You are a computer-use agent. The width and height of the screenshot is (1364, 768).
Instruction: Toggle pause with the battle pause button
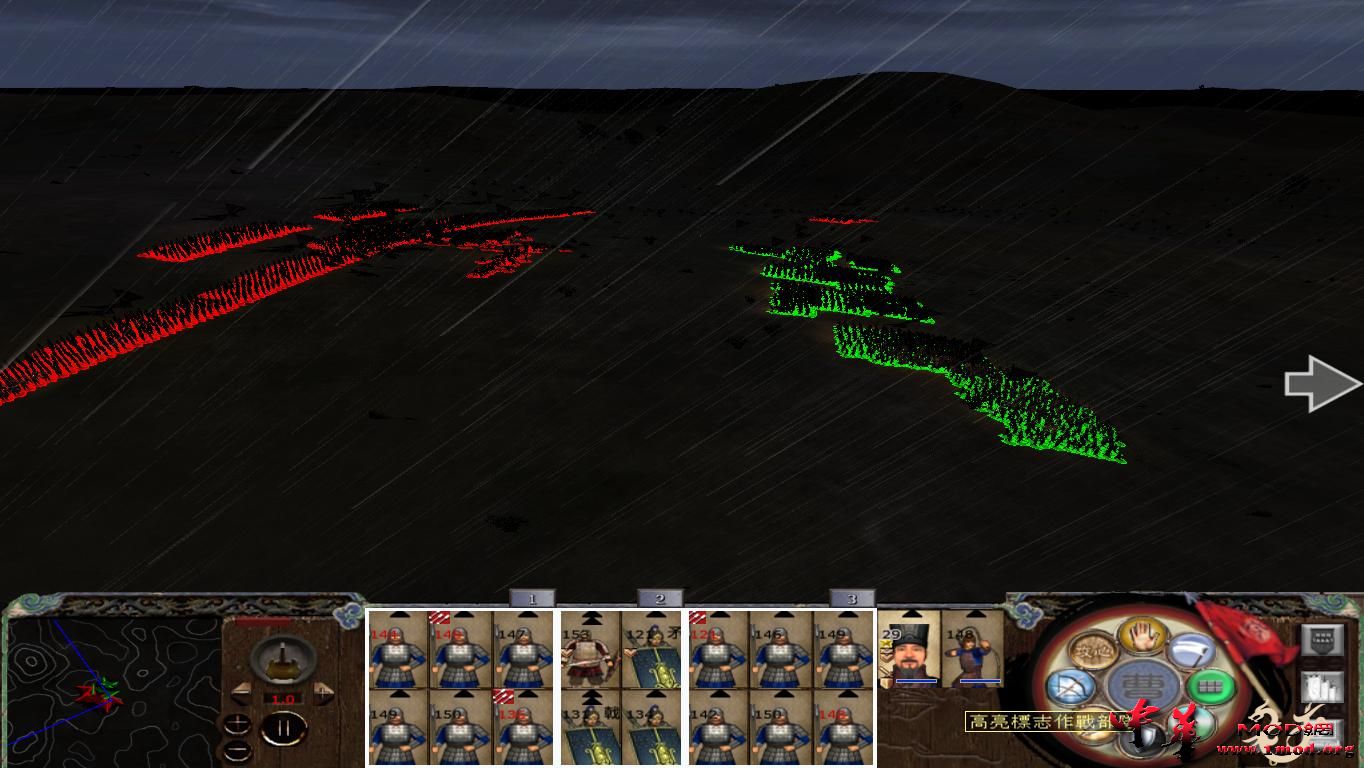tap(284, 728)
